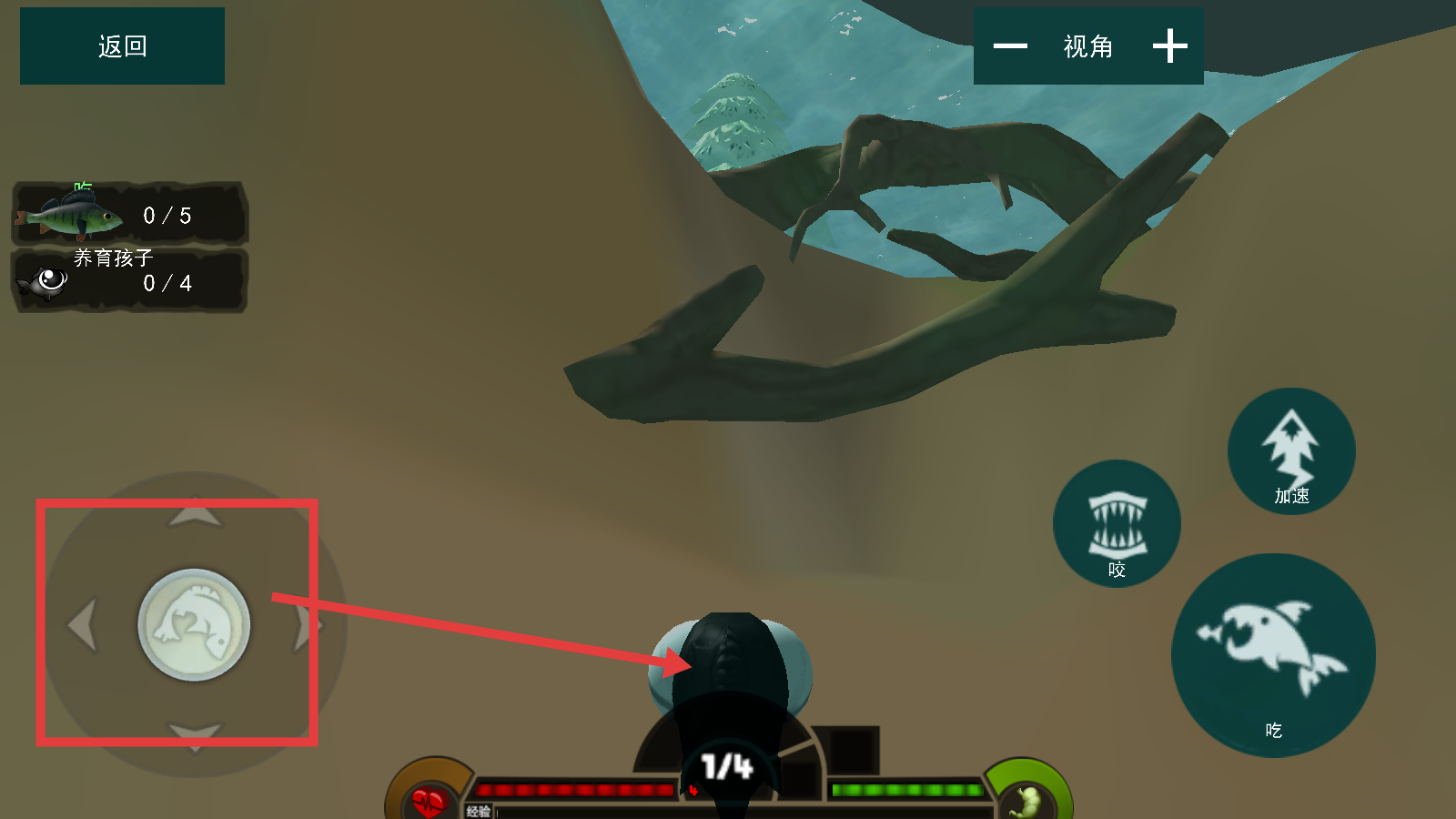Decrease the 视角 view with minus
The height and width of the screenshot is (819, 1456).
pyautogui.click(x=1010, y=46)
